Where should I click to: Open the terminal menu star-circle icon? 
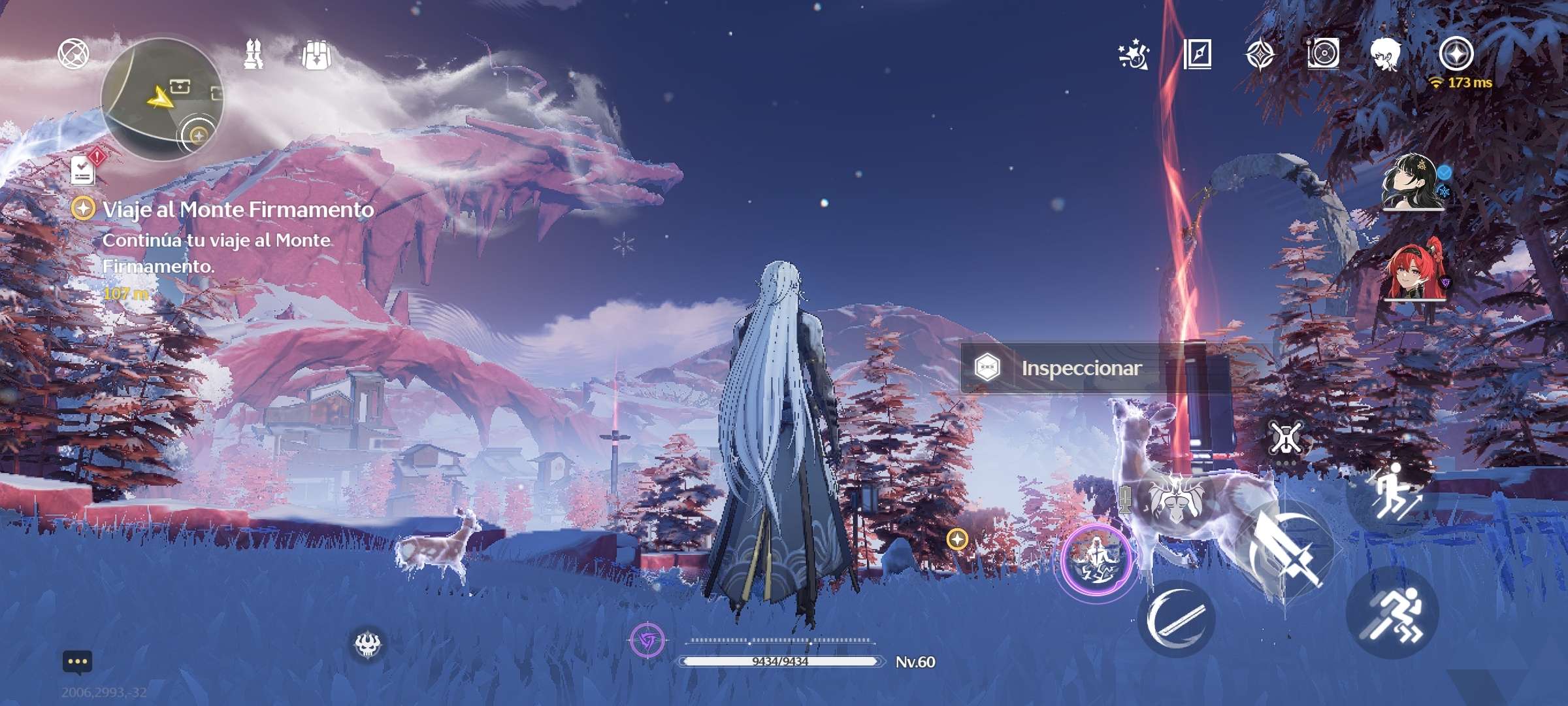click(73, 54)
